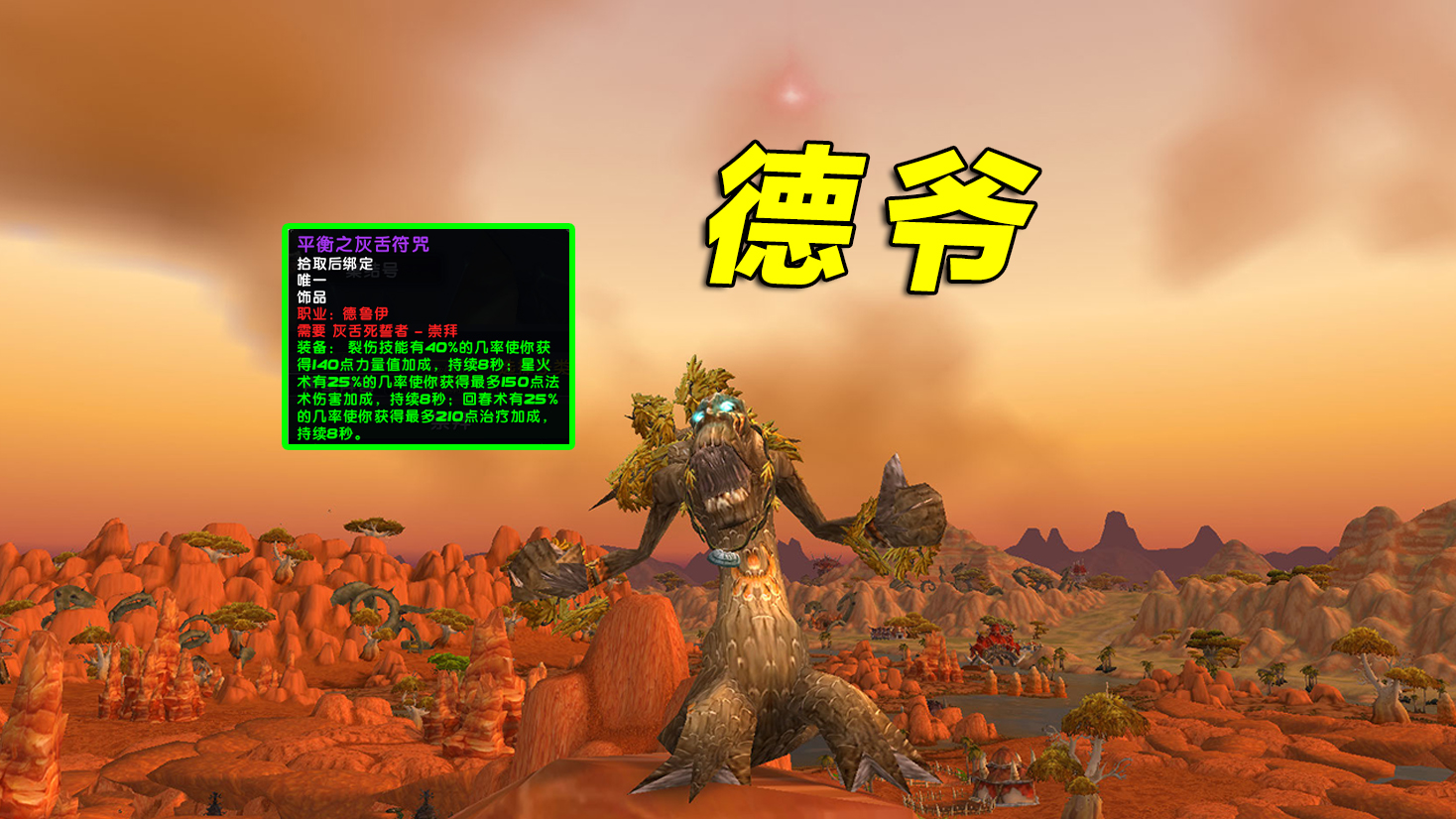
Task: Click the item tooltip's green border frame
Action: point(288,337)
